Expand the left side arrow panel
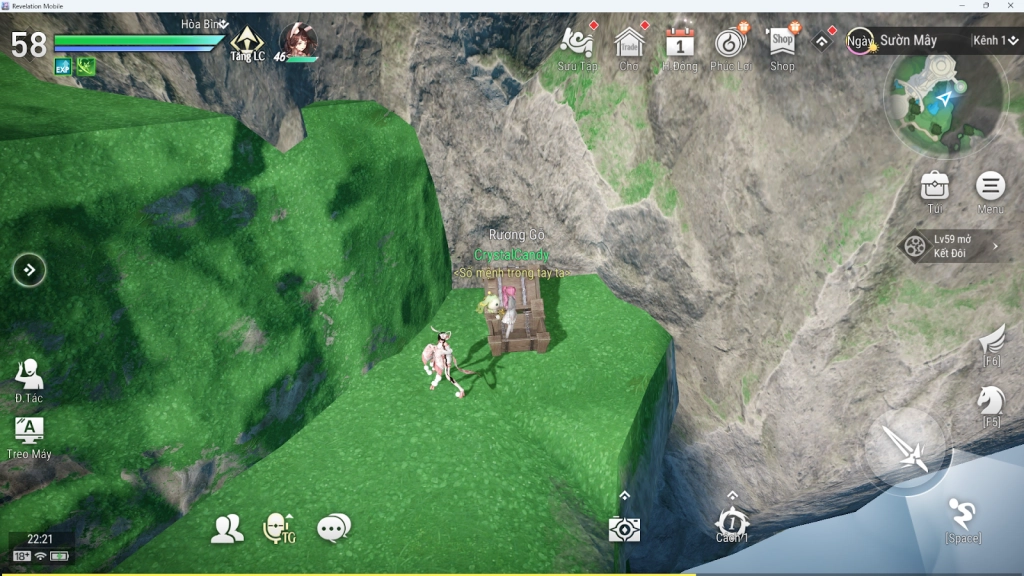This screenshot has width=1024, height=576. pyautogui.click(x=29, y=269)
